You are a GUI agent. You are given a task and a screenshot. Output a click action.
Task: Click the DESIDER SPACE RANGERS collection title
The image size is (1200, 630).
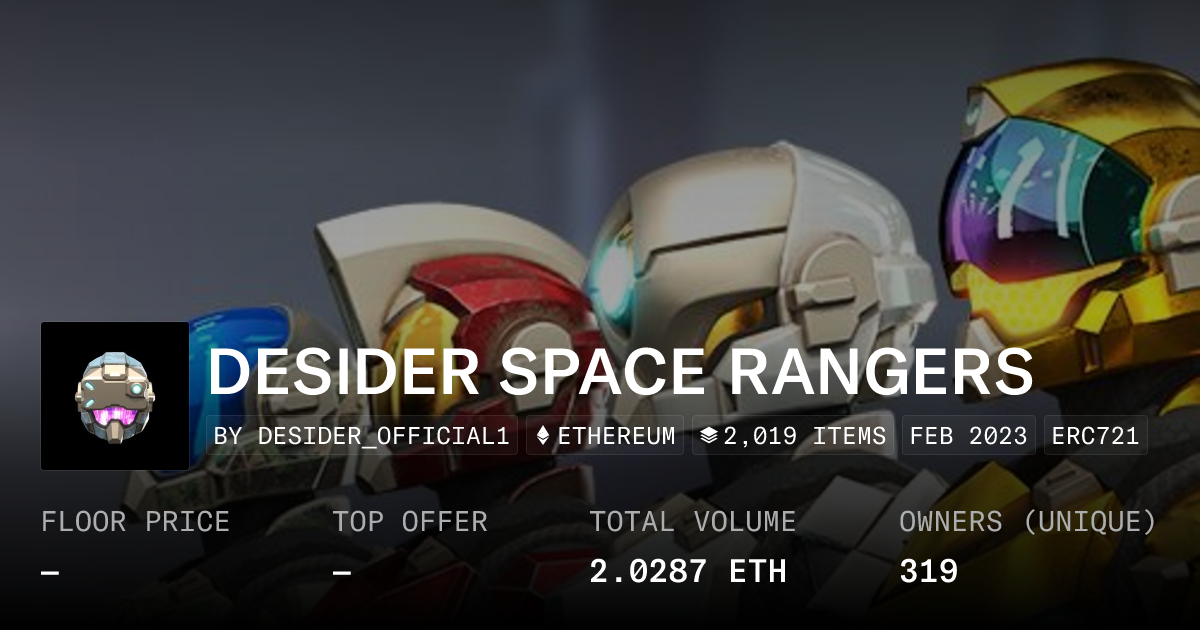(x=620, y=373)
